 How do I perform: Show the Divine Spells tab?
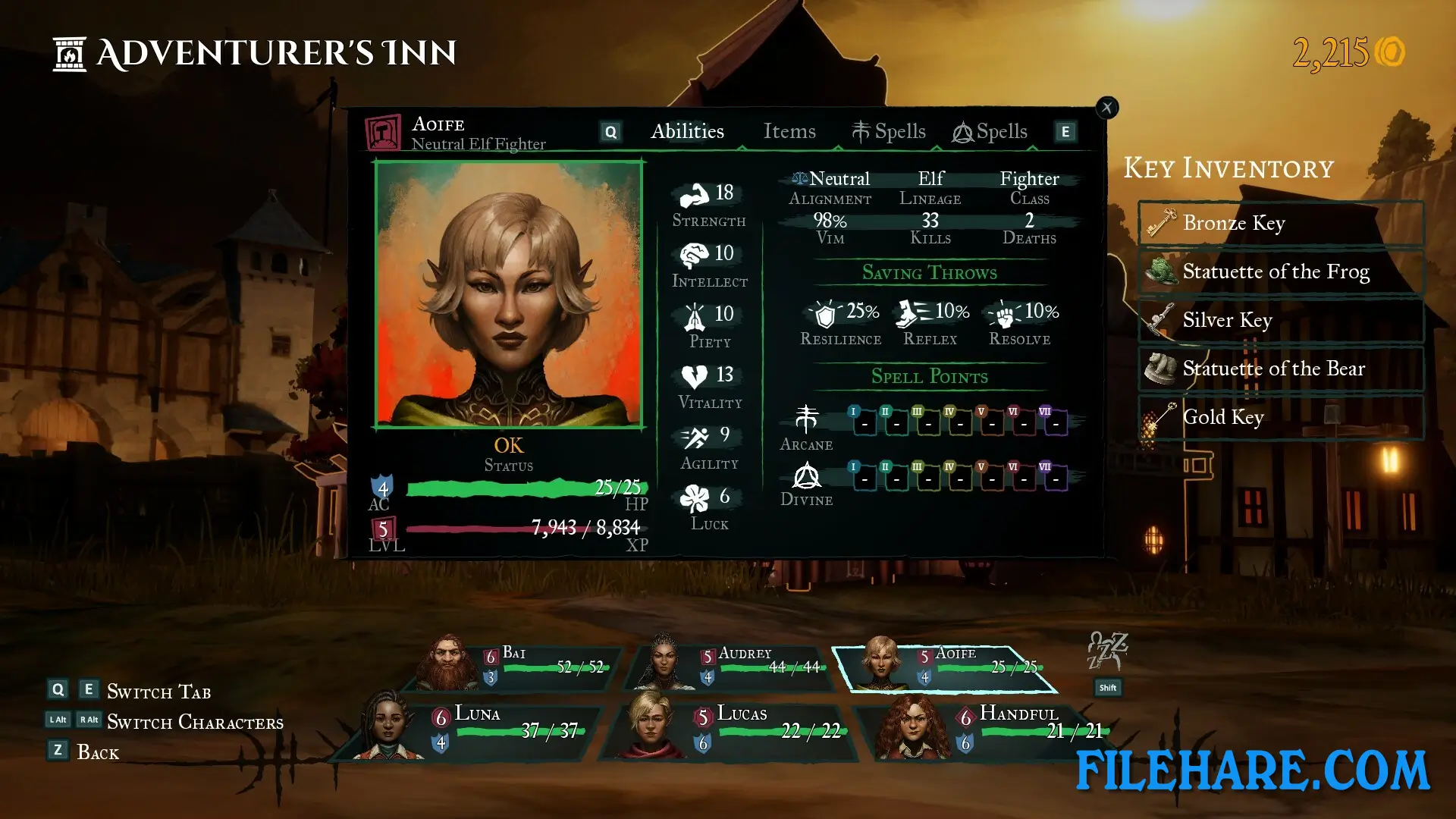pyautogui.click(x=990, y=132)
